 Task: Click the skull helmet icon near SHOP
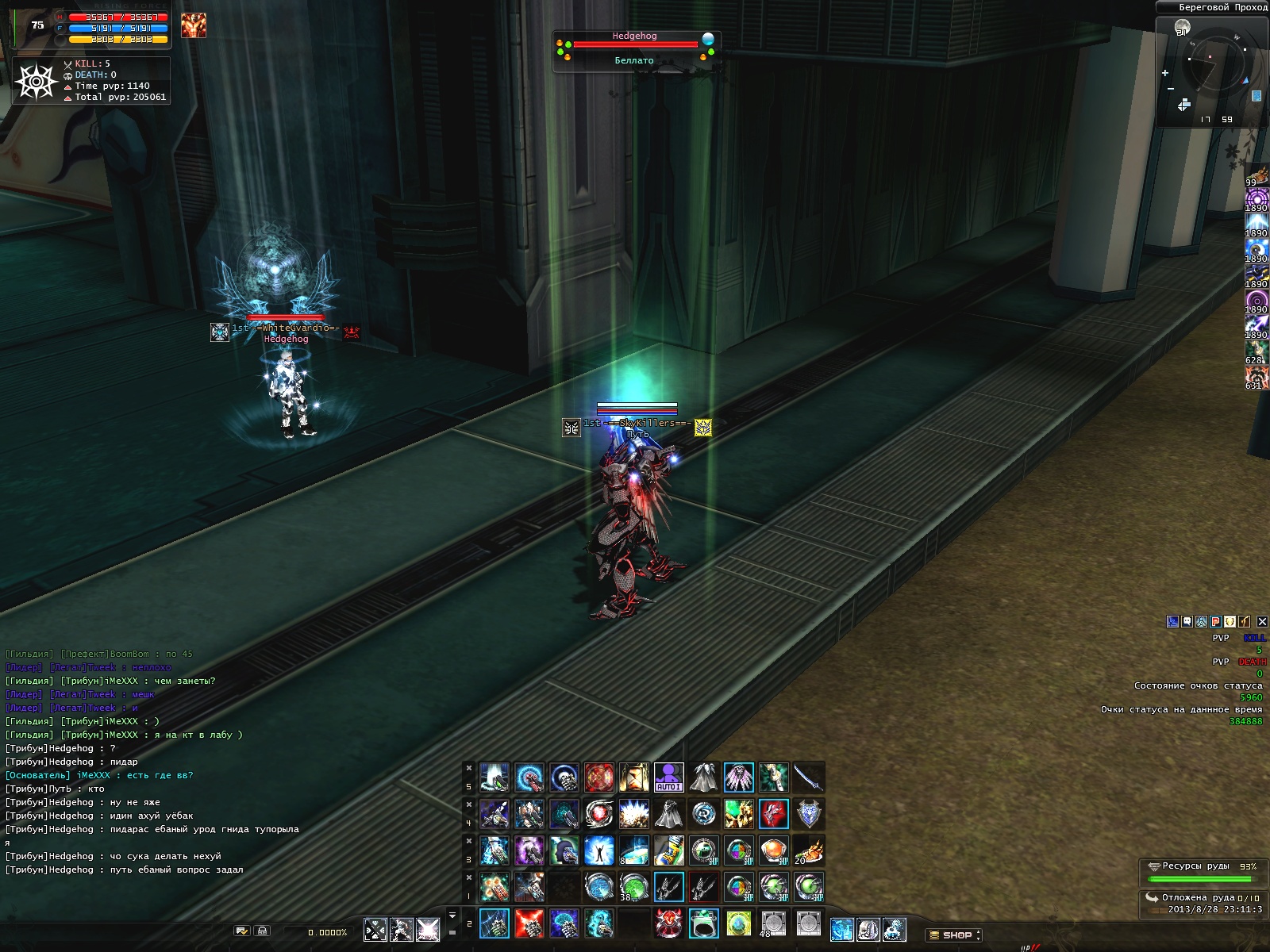point(868,929)
